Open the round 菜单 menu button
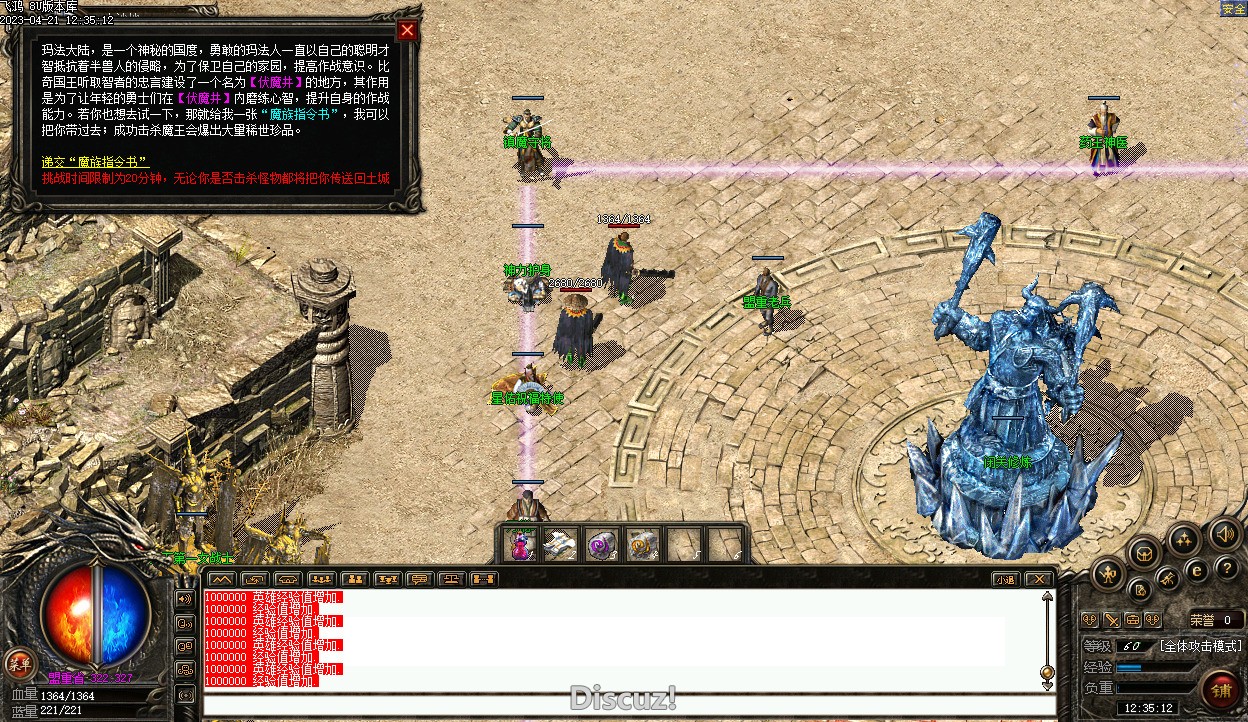1248x722 pixels. click(19, 662)
